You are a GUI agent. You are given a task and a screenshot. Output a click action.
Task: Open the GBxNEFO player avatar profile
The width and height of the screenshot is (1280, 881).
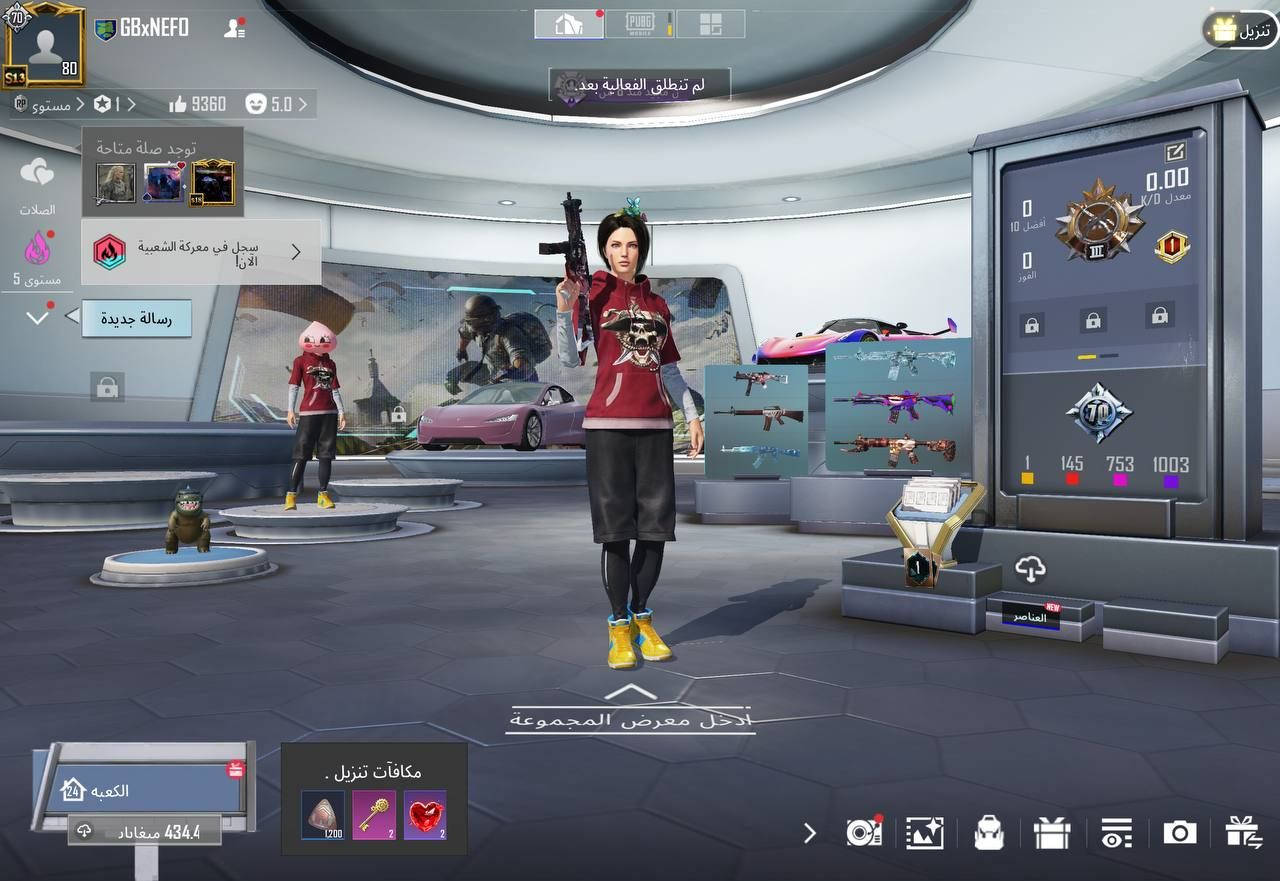(43, 44)
